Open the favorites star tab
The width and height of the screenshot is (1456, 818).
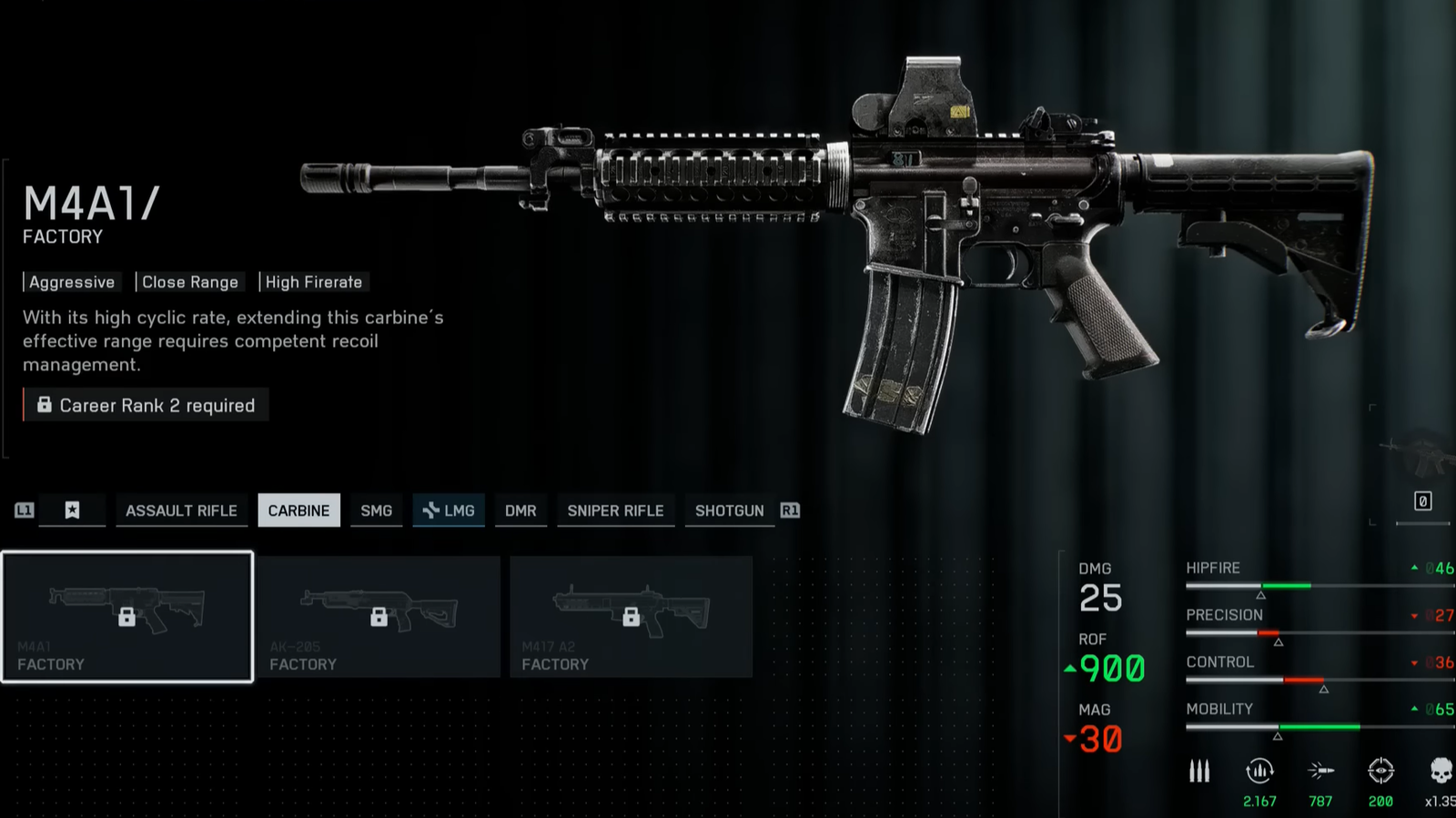tap(73, 510)
